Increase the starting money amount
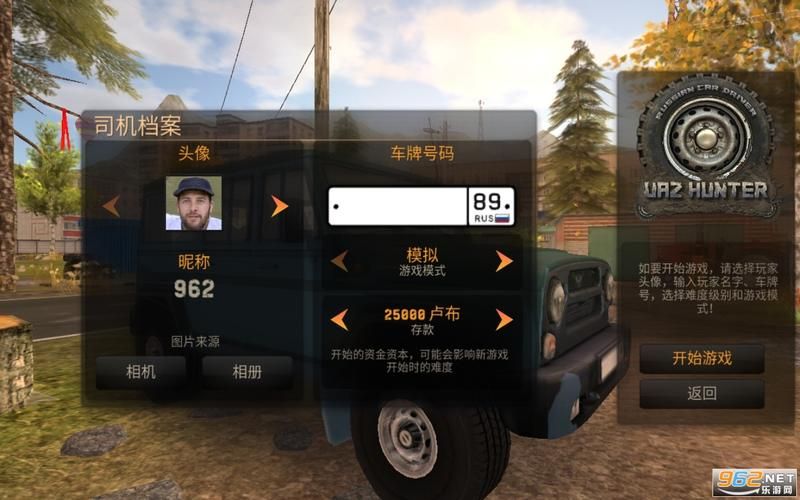Viewport: 800px width, 500px height. tap(504, 320)
